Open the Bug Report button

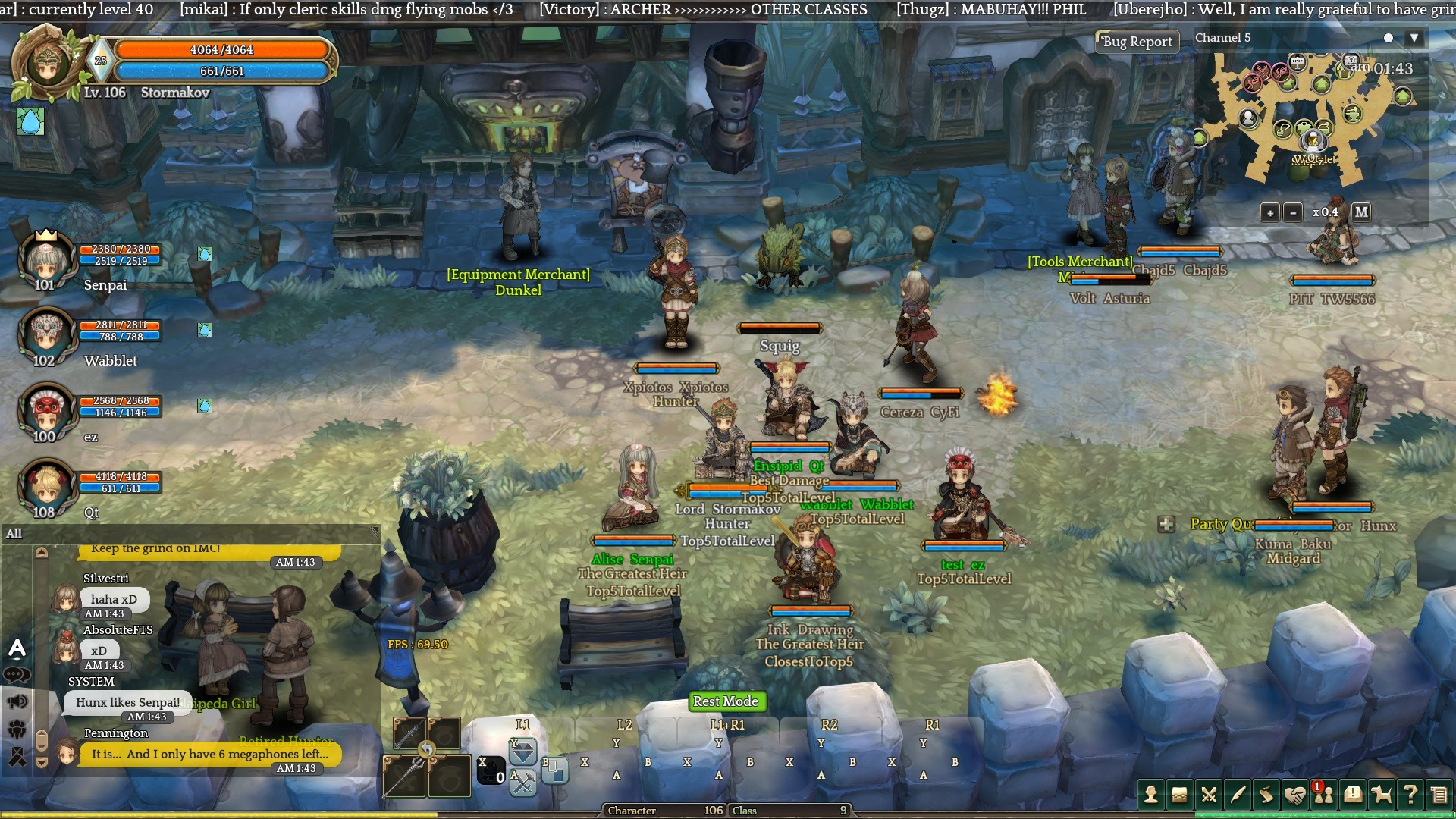1137,42
